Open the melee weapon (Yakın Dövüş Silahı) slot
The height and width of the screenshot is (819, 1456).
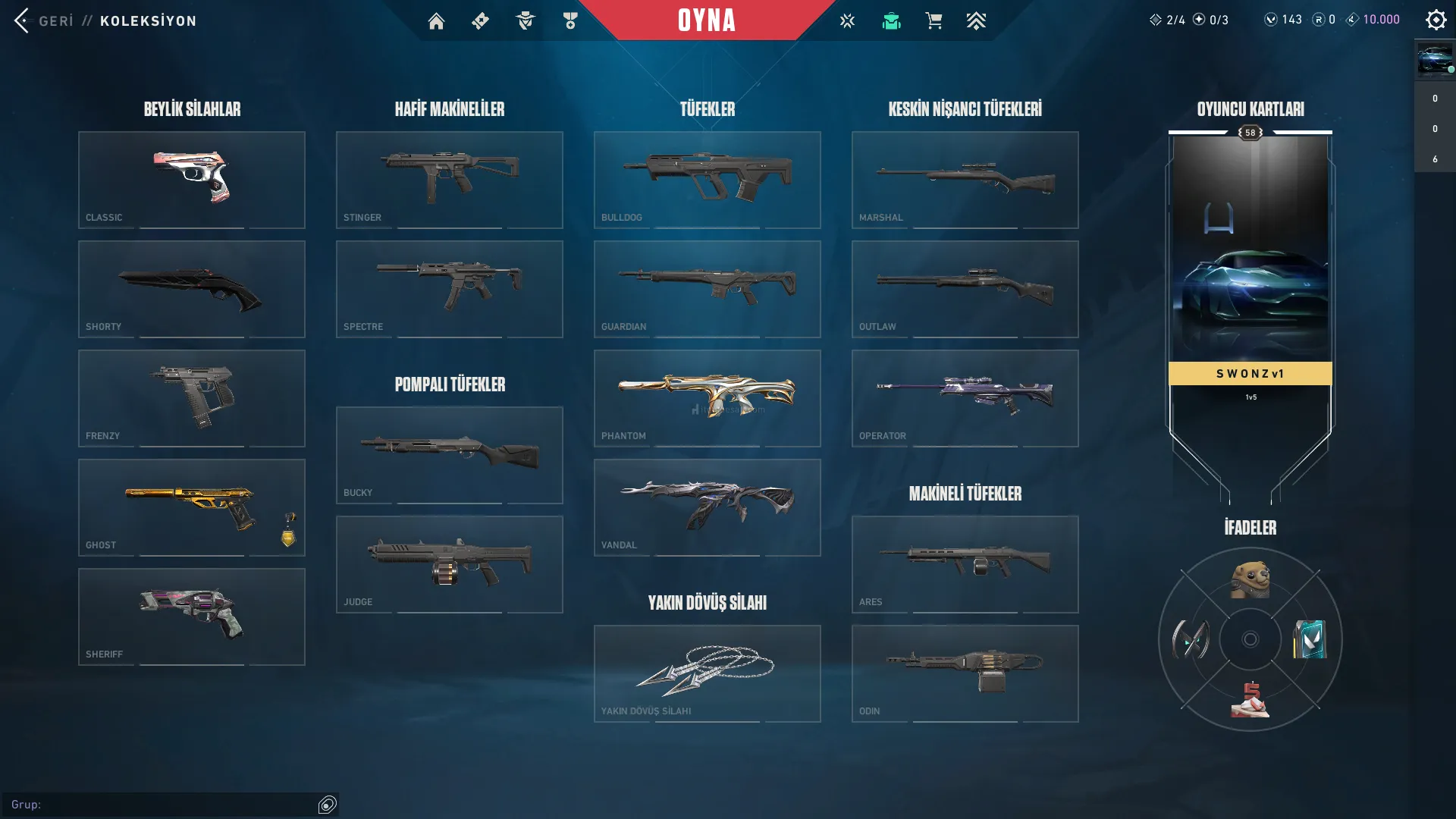tap(708, 673)
